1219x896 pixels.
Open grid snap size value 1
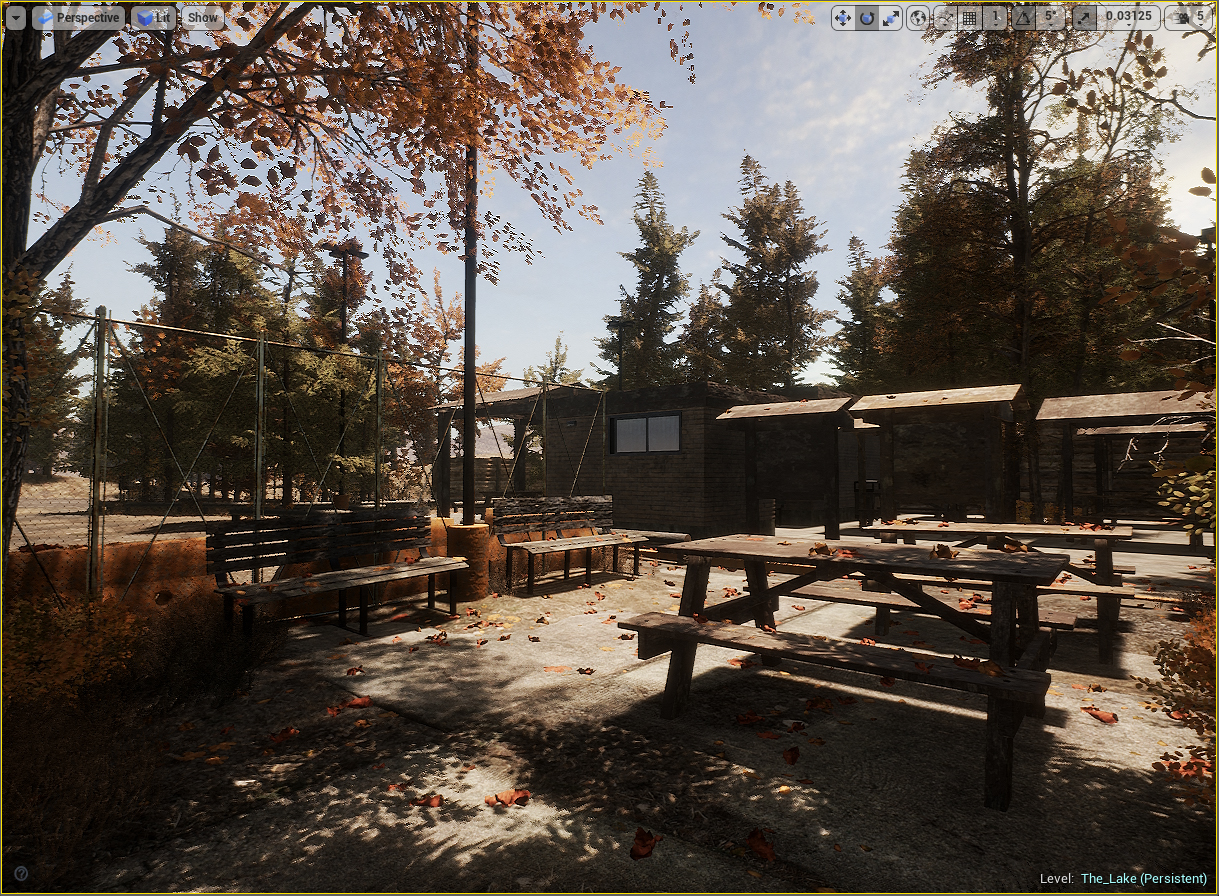coord(995,17)
